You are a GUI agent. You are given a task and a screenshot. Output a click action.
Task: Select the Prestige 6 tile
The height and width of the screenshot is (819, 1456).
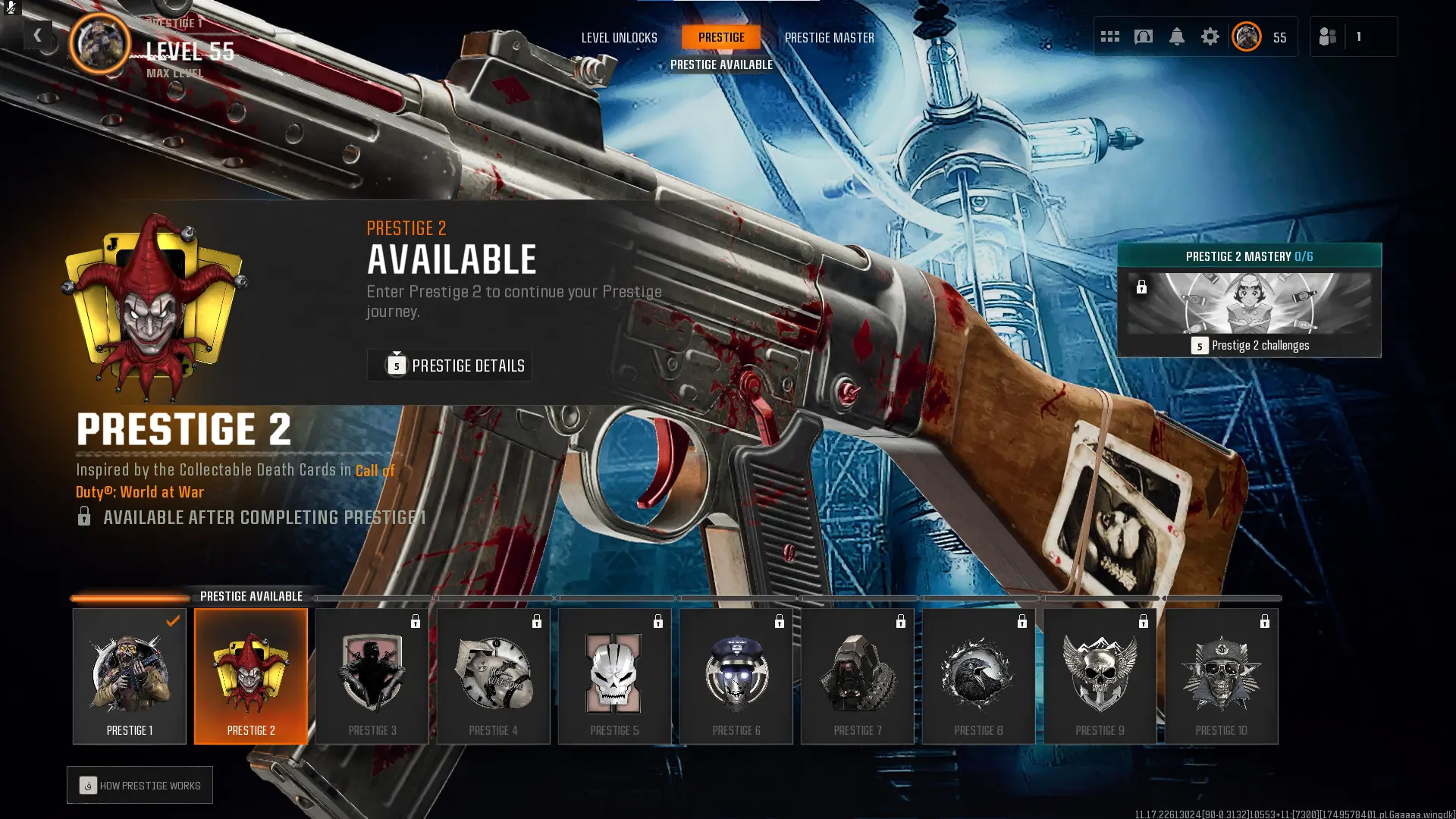pyautogui.click(x=736, y=676)
